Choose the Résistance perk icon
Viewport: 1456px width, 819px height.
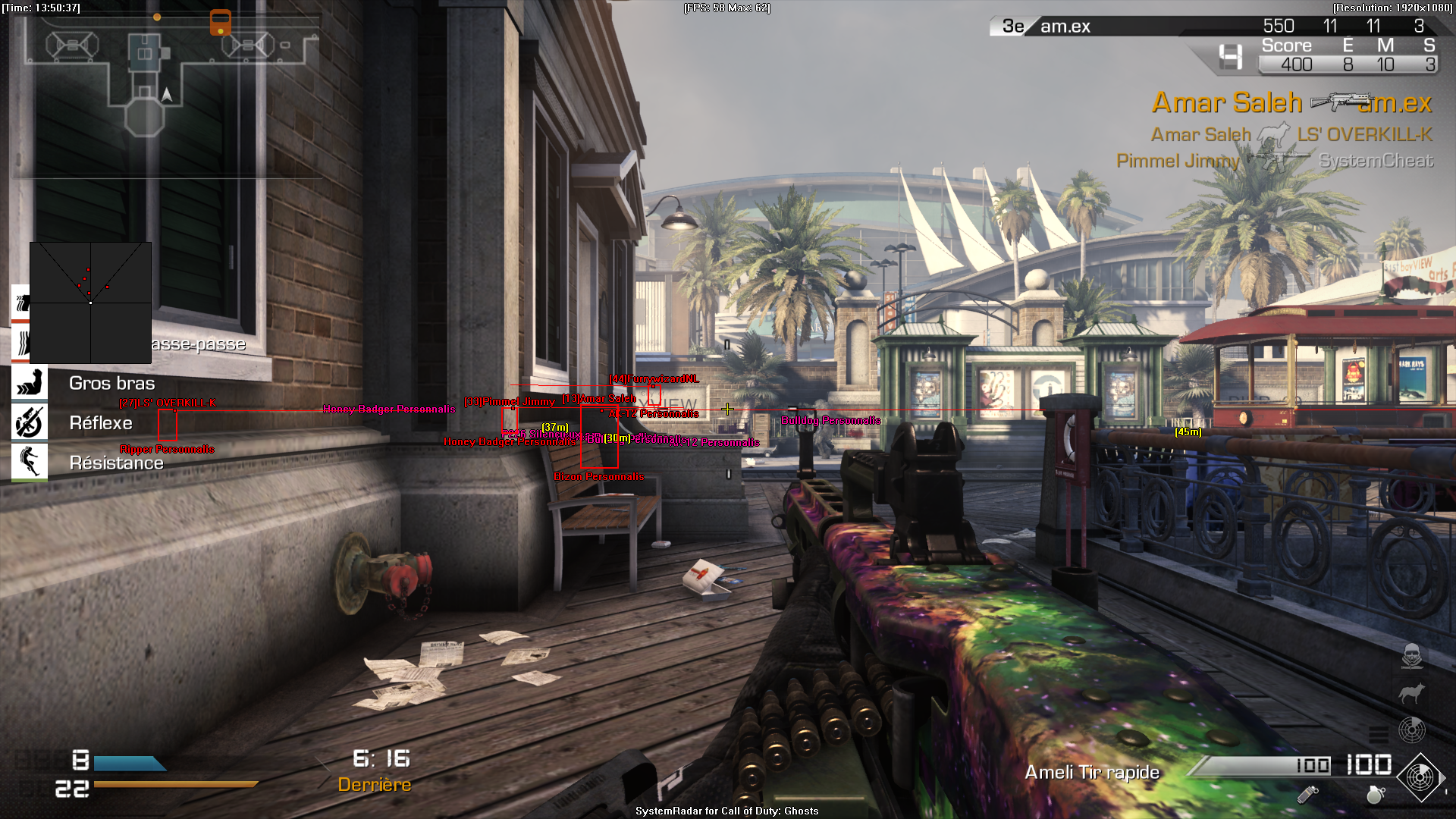point(30,462)
